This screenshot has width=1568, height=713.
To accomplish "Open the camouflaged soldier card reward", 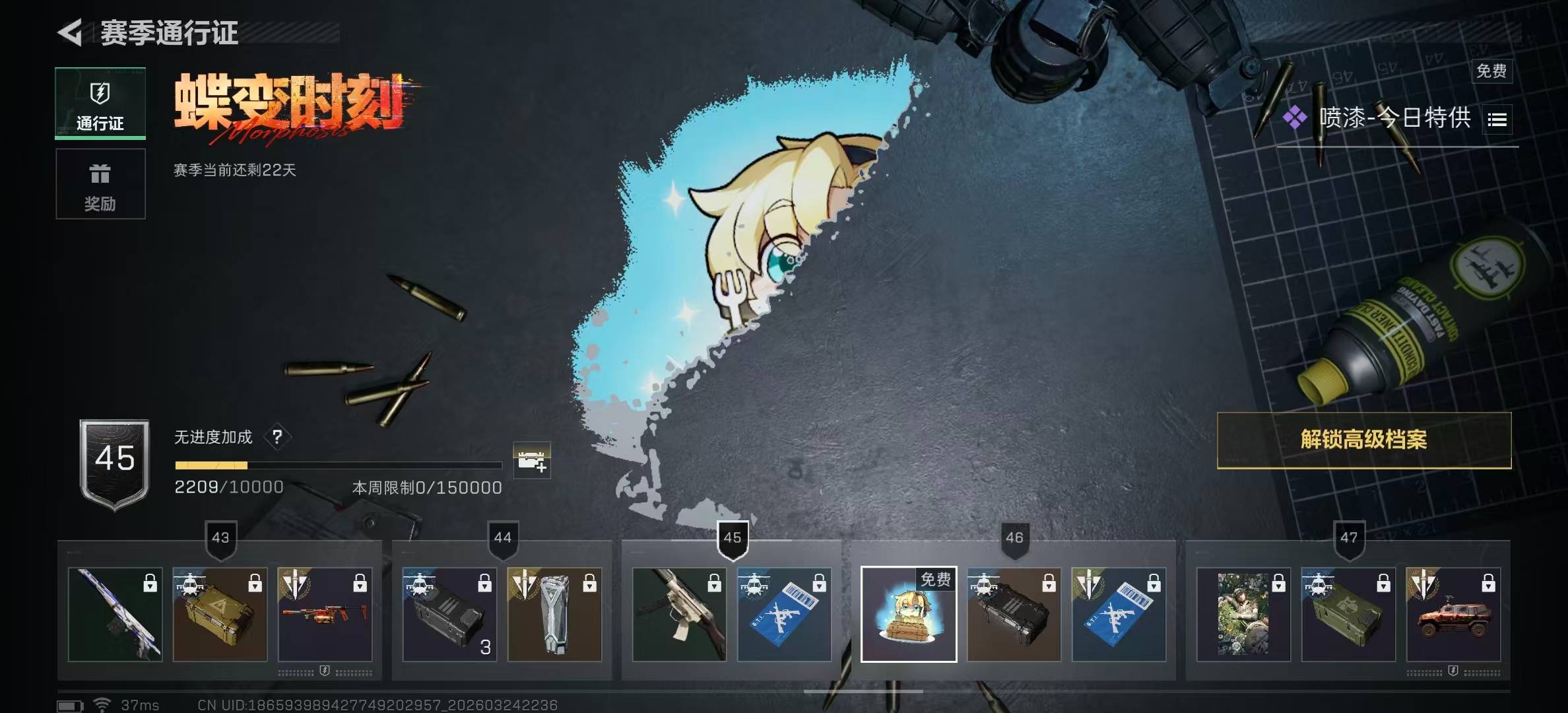I will [x=1243, y=614].
